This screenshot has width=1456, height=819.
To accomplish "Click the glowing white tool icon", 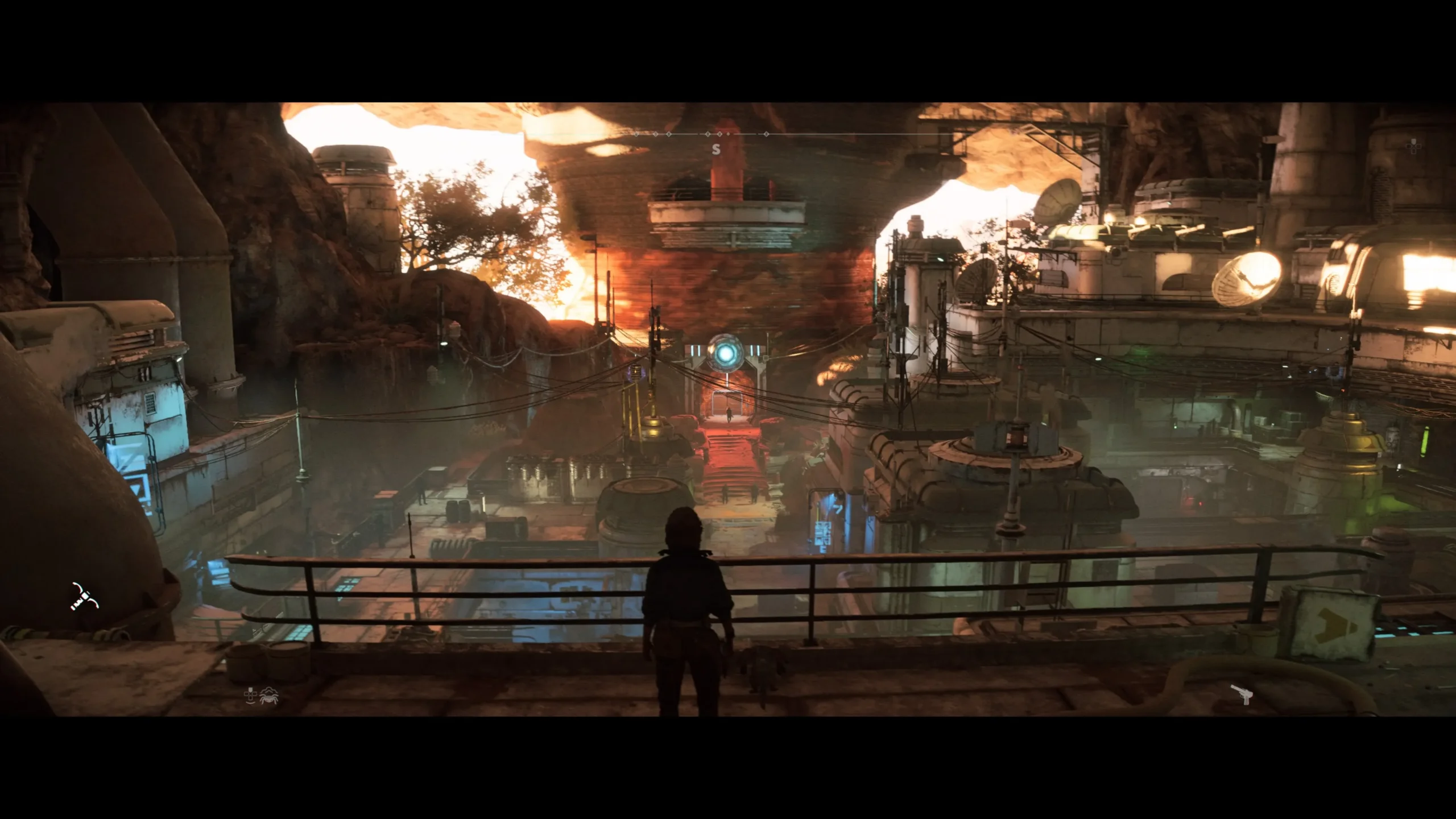I will point(85,597).
